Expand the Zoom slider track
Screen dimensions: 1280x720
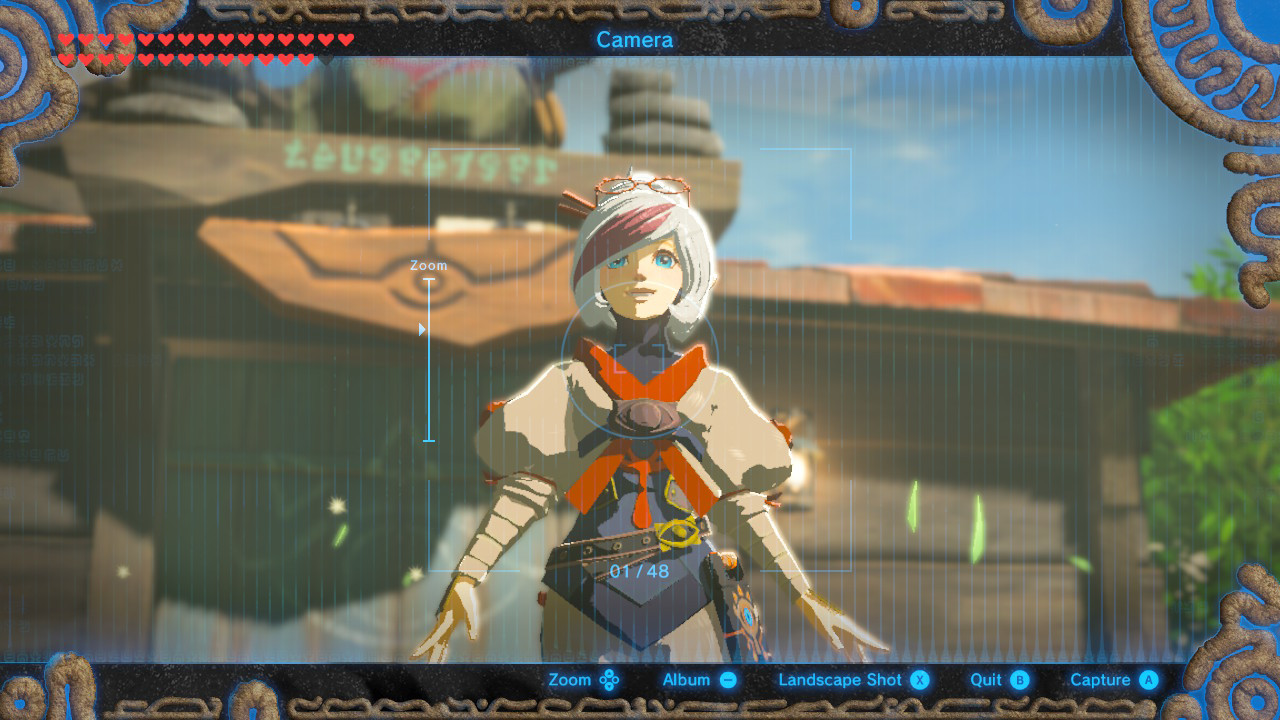pos(431,360)
